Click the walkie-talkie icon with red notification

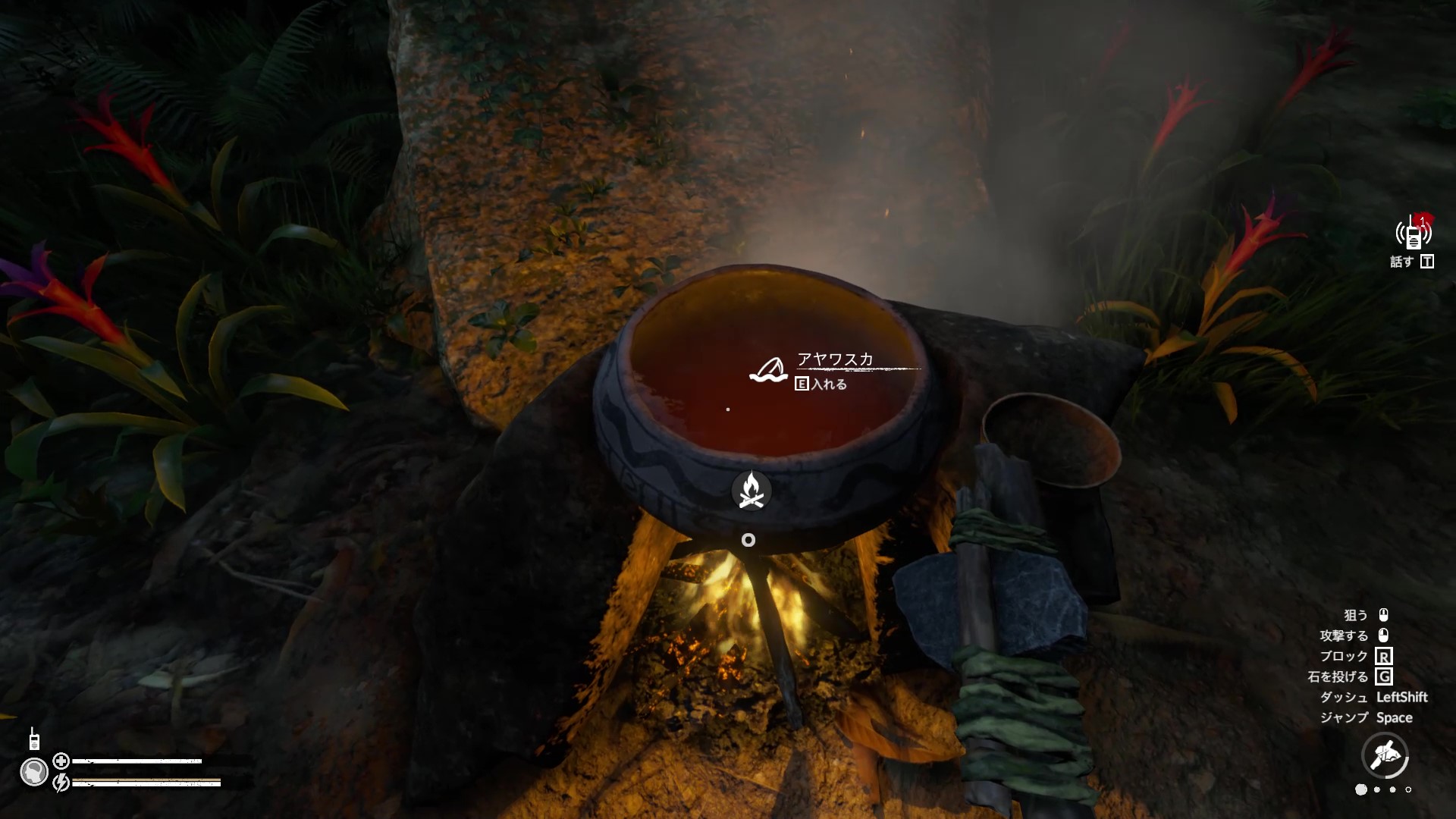pos(1414,234)
